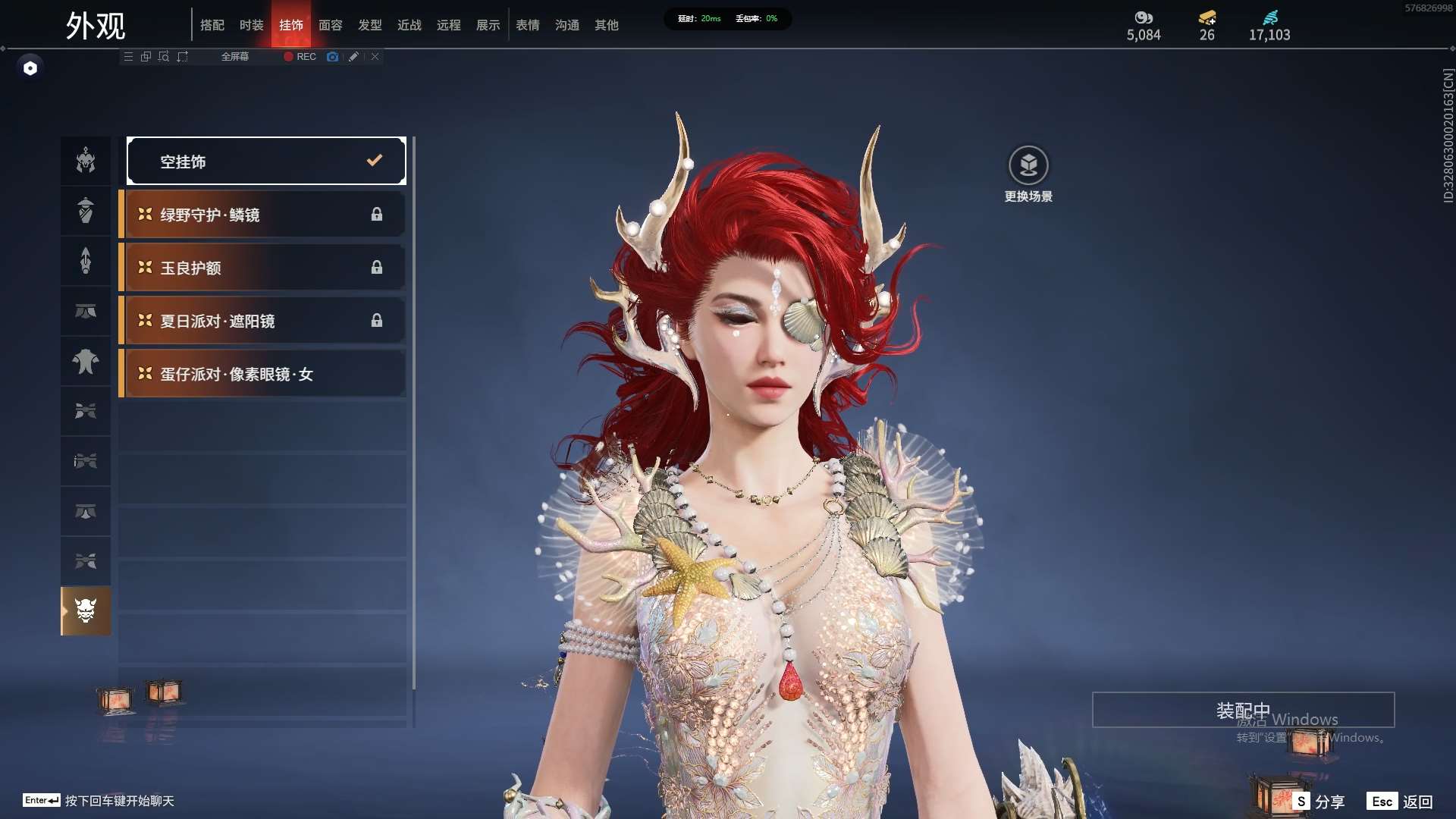The height and width of the screenshot is (819, 1456).
Task: Select the demon mask accessory category
Action: coord(86,610)
